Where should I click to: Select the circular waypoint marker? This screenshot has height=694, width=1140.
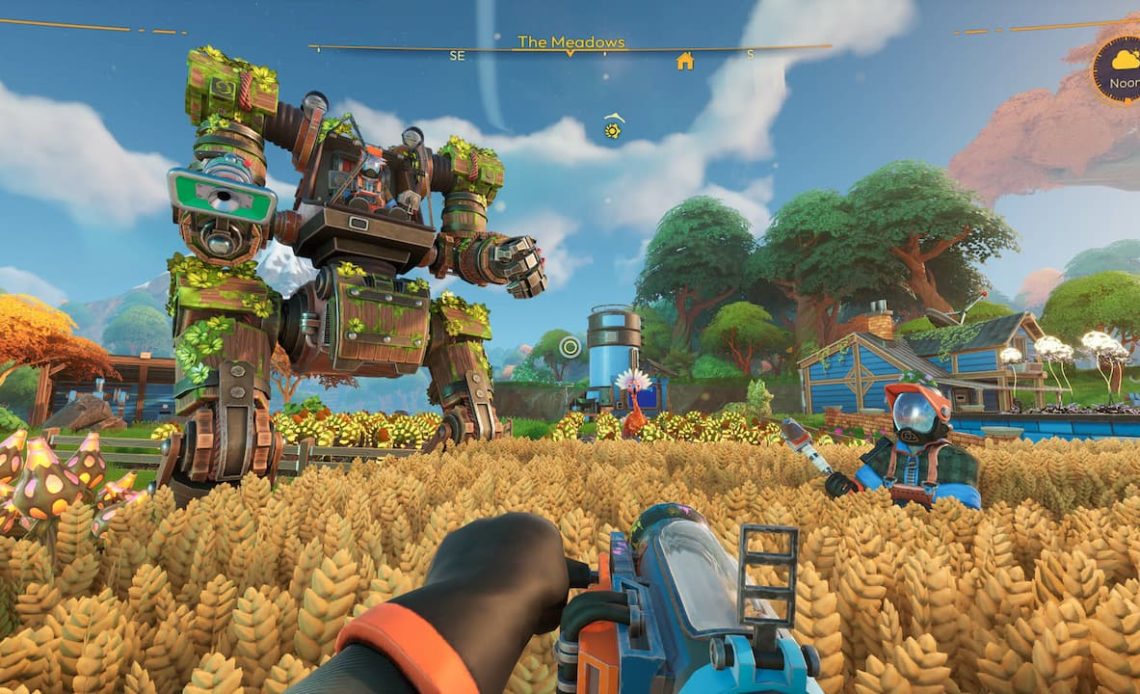coord(570,347)
